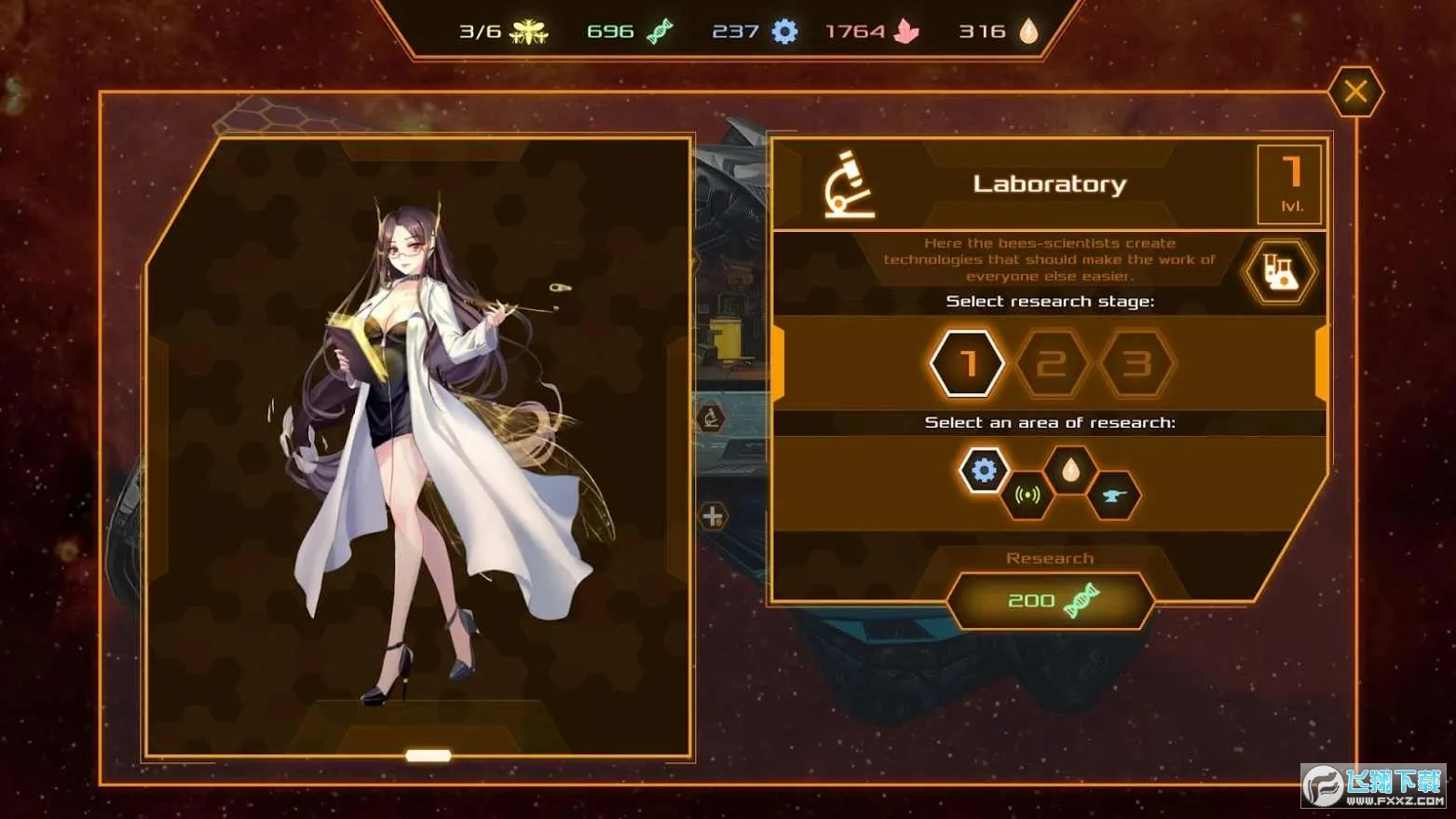Click the flask icon next to the description

point(1280,273)
